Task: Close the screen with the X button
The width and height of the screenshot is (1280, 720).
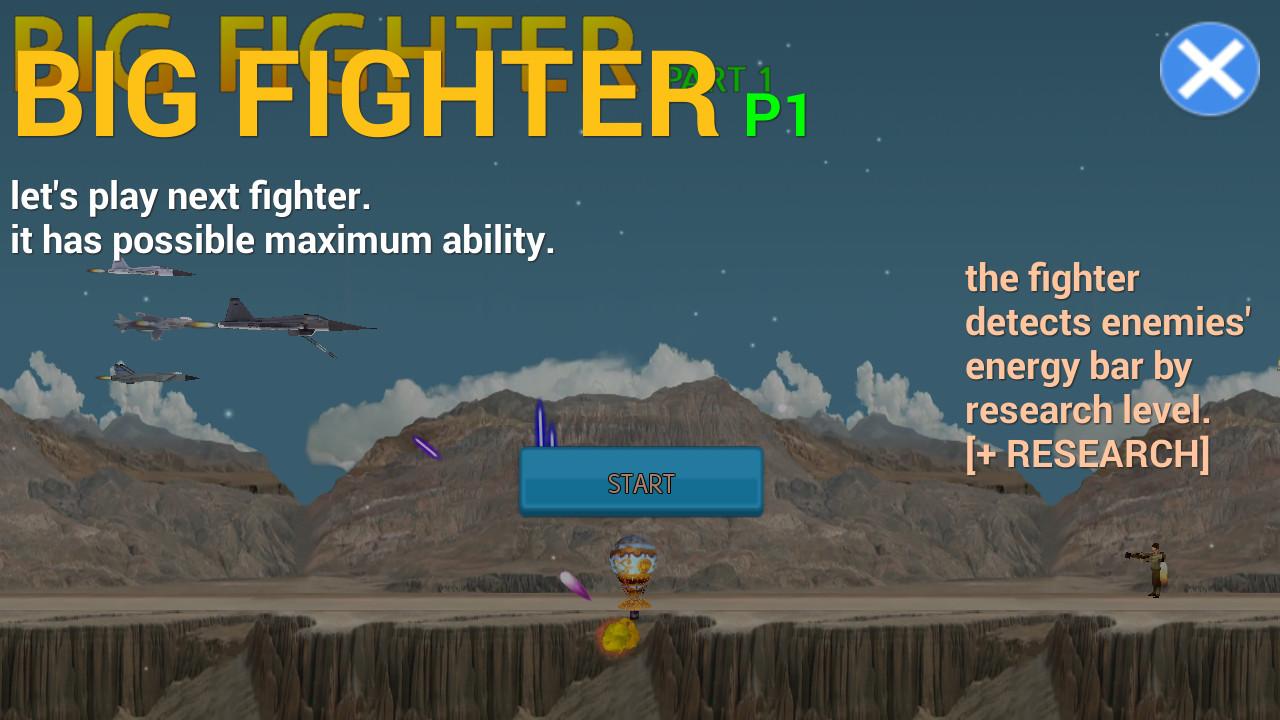Action: coord(1210,67)
